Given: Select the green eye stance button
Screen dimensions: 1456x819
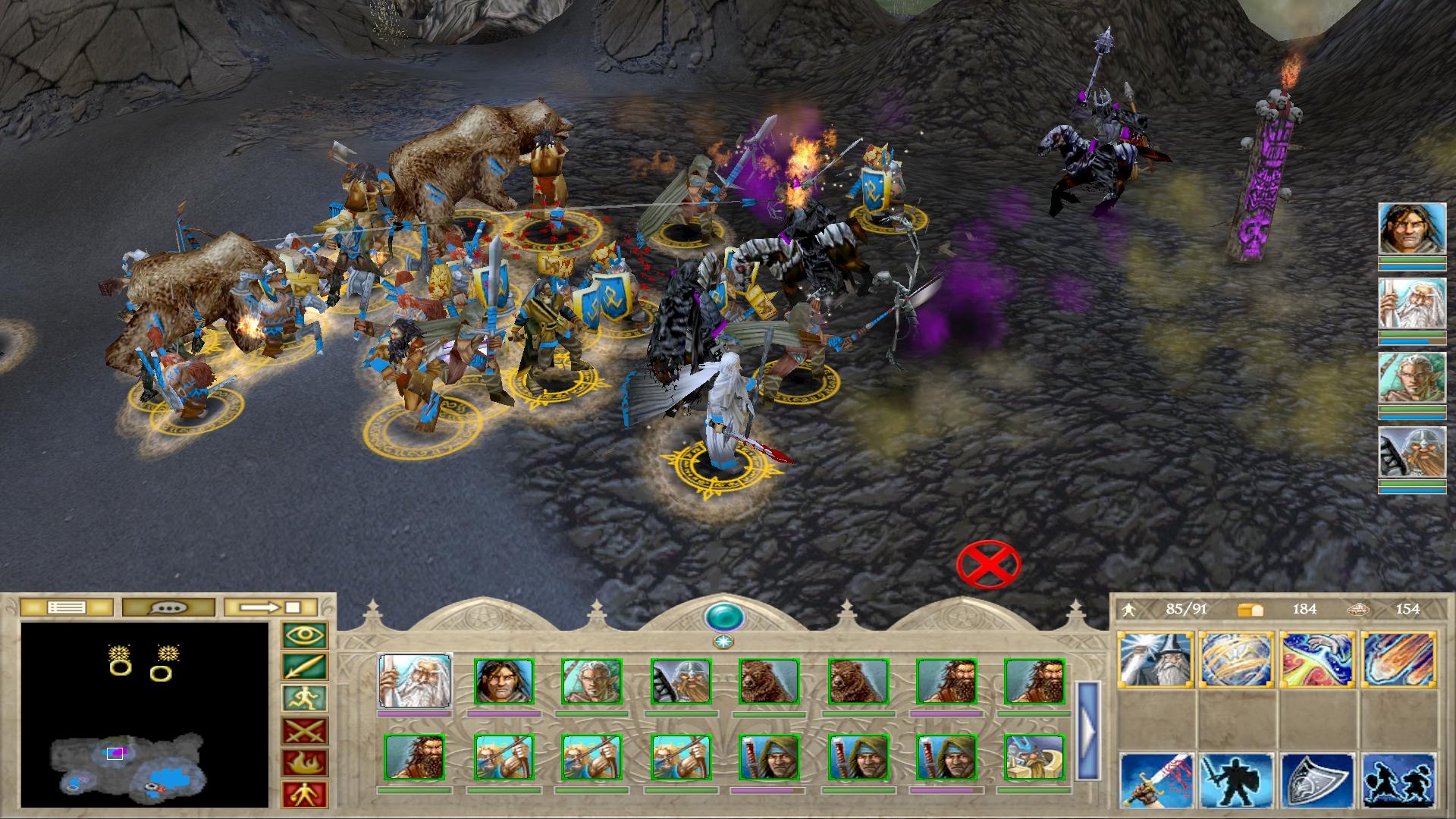Looking at the screenshot, I should [x=304, y=635].
